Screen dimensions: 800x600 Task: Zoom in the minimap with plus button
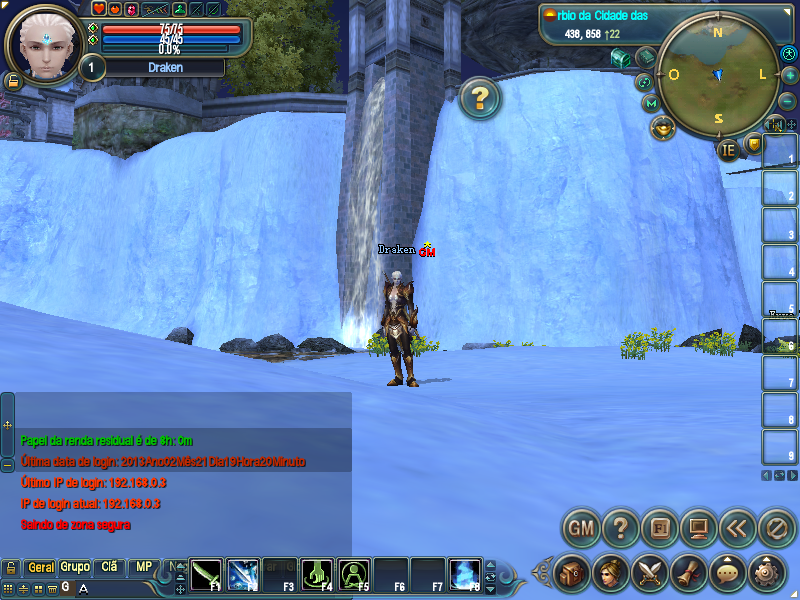coord(790,75)
